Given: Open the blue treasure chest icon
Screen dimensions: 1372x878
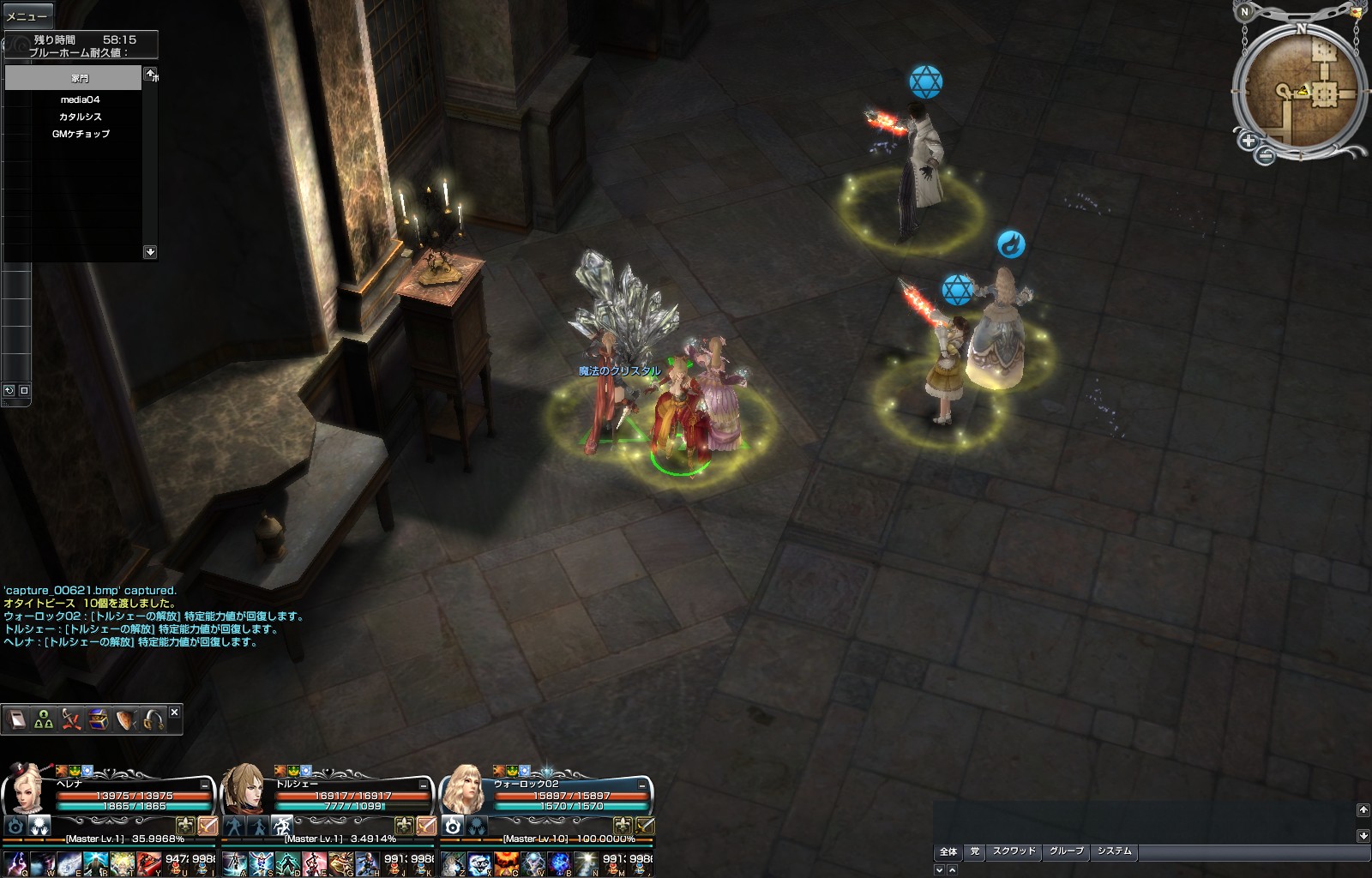Looking at the screenshot, I should coord(99,719).
